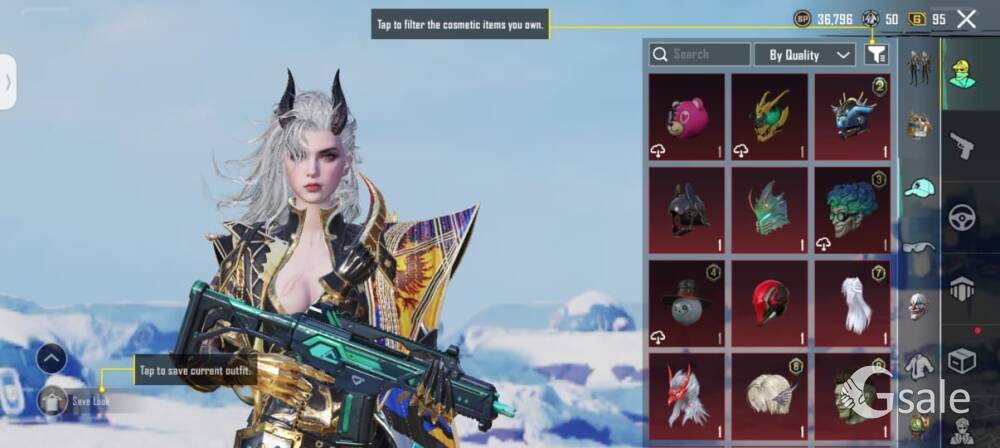Show the outfit sets subcategory
Image resolution: width=1000 pixels, height=448 pixels.
[919, 67]
